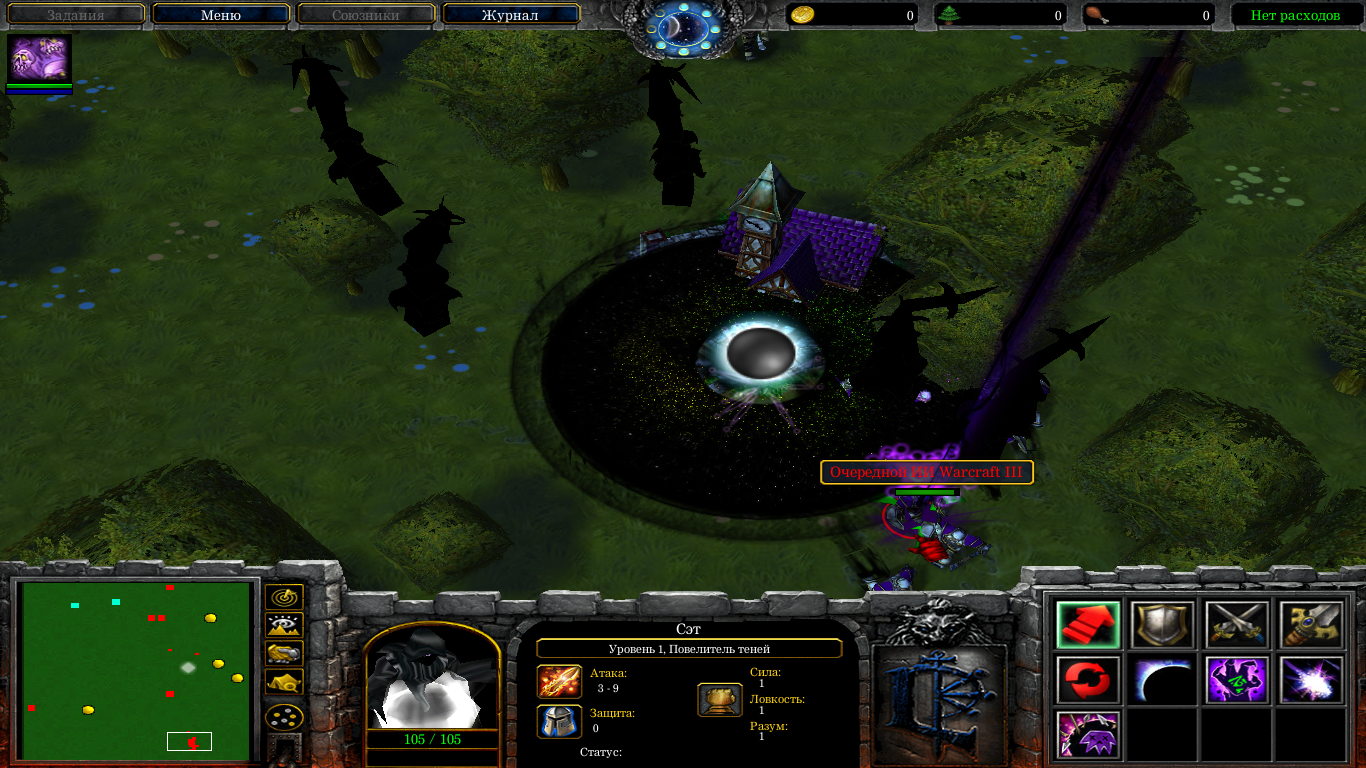Screen dimensions: 1366x768
Task: Toggle minimap terrain display
Action: pos(284,626)
